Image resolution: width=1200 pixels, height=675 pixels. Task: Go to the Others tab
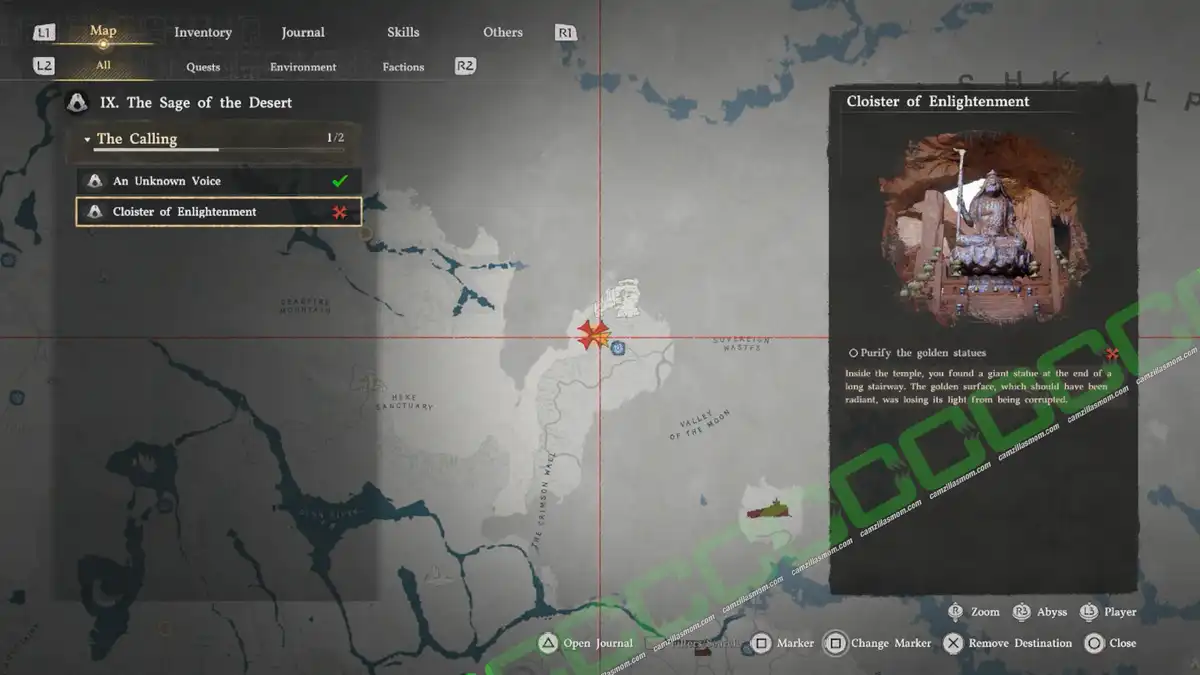tap(503, 32)
